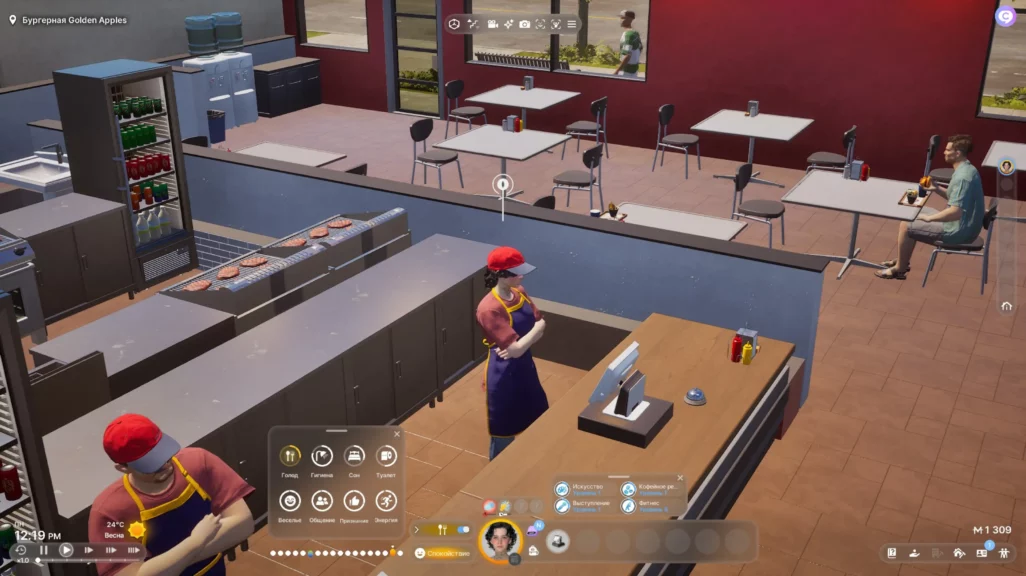Image resolution: width=1026 pixels, height=576 pixels.
Task: Click the purple profile icon at top-right
Action: pyautogui.click(x=1005, y=16)
